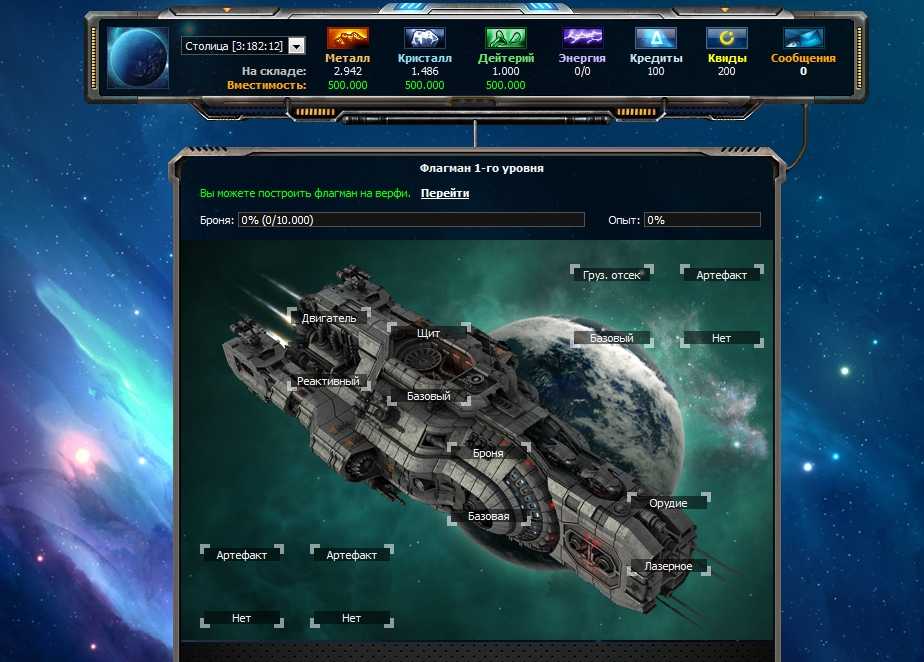Select the Двигатель engine slot

[329, 318]
